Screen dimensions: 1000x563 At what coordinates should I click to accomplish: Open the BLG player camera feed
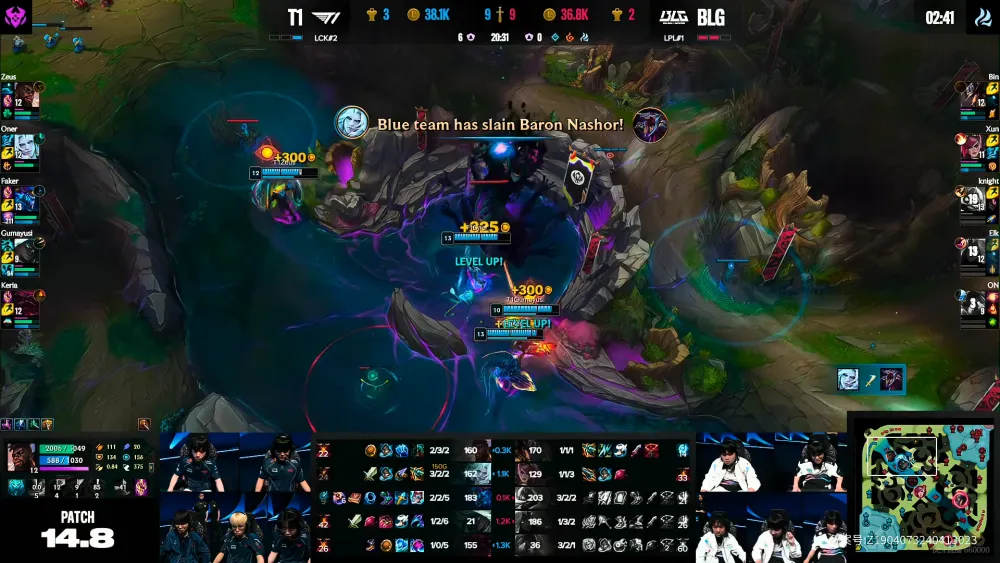[770, 497]
